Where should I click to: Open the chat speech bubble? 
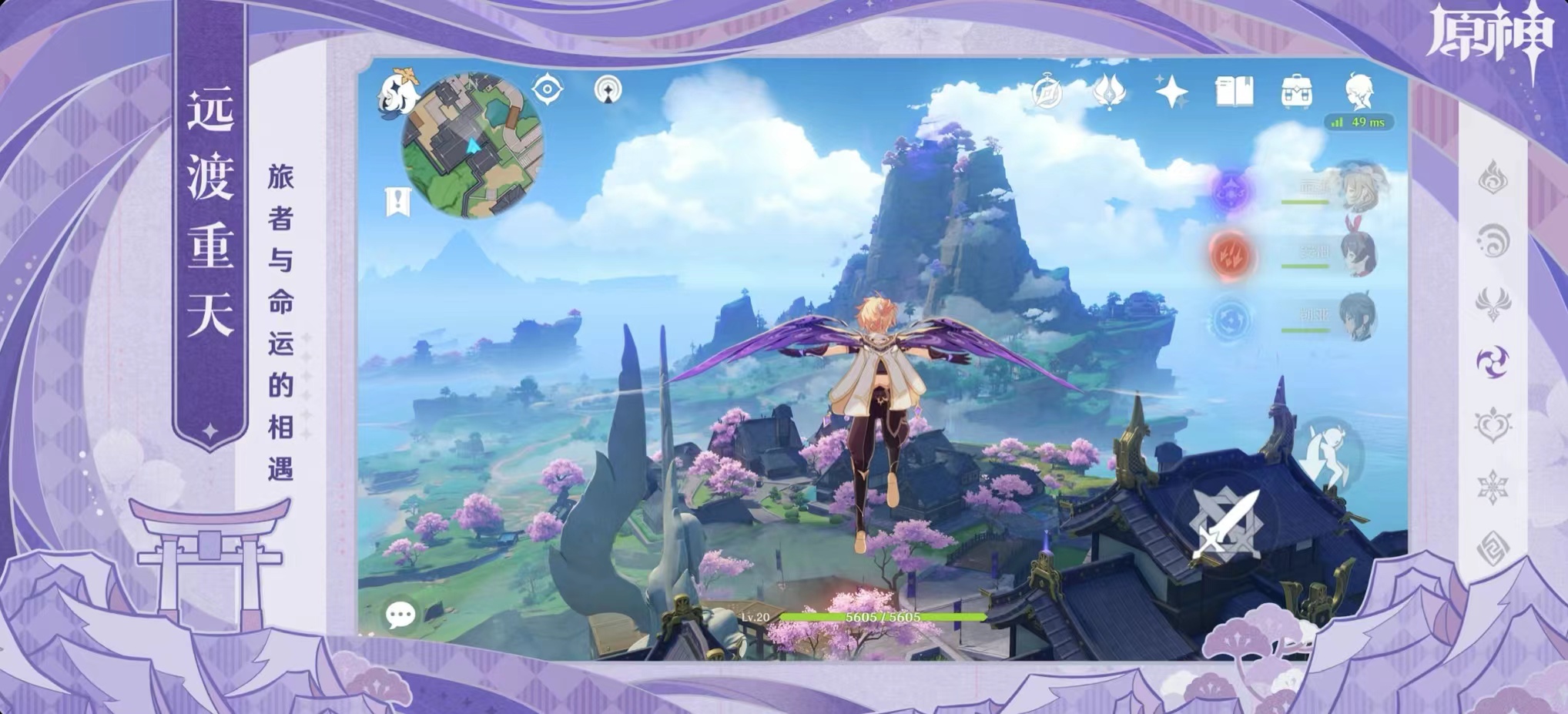400,615
